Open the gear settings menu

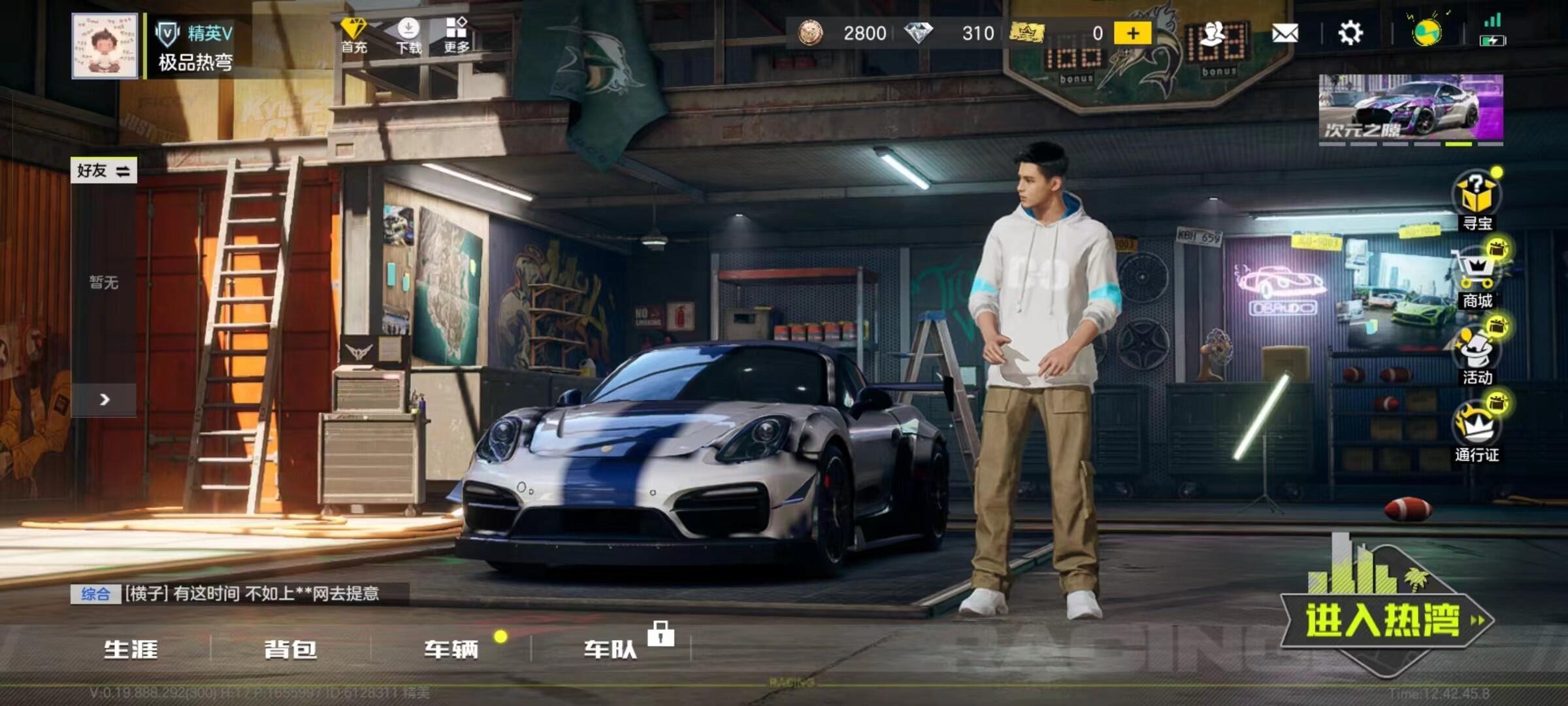click(x=1350, y=33)
